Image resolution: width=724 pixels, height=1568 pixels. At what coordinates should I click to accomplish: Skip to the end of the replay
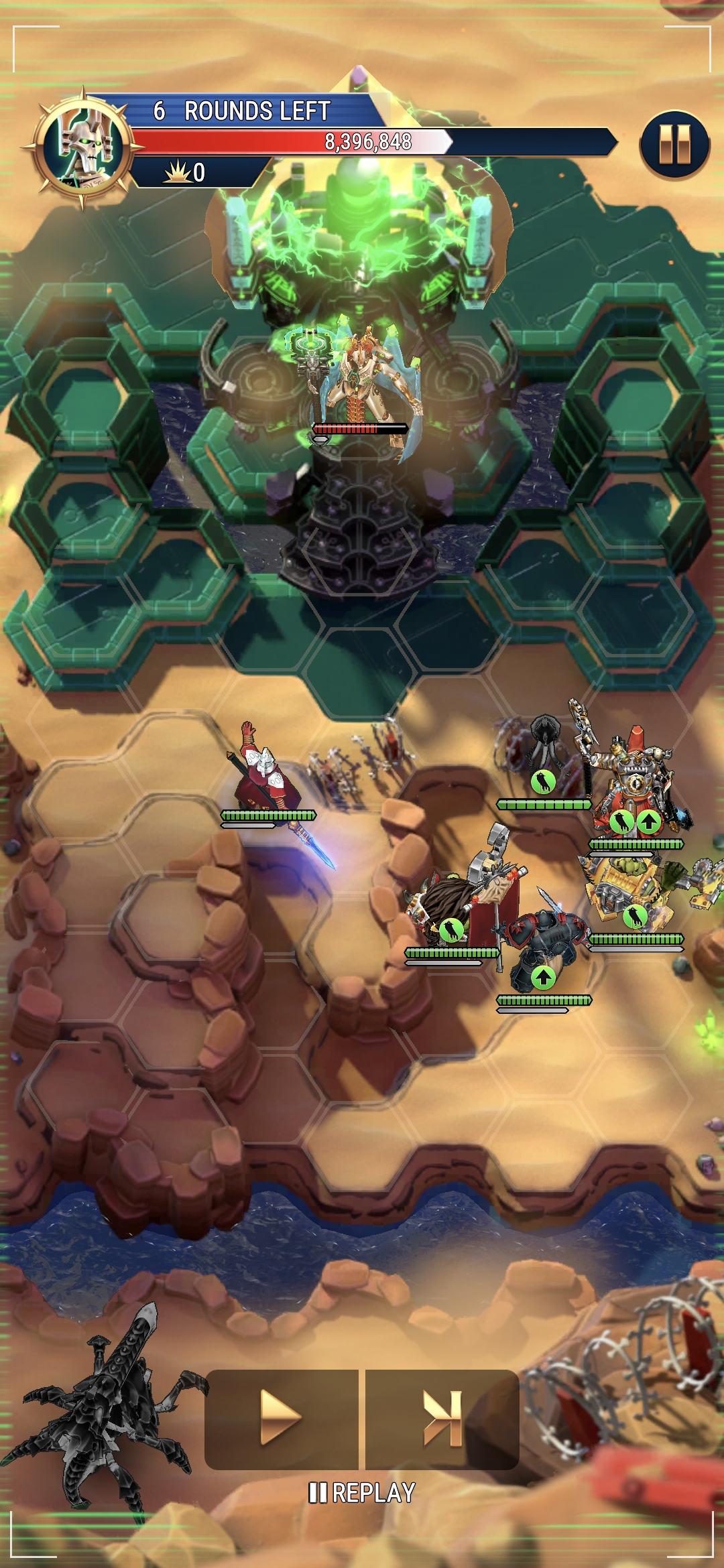(442, 1419)
